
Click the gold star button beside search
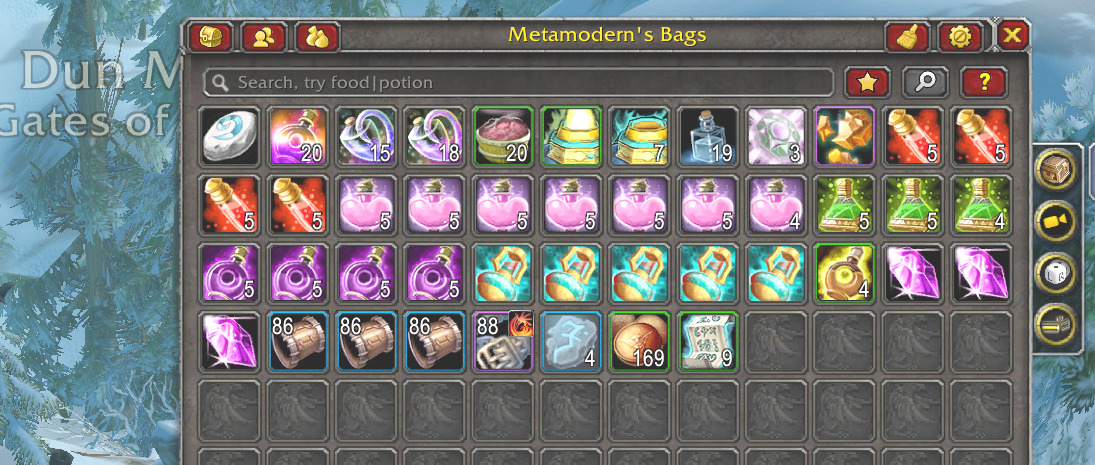pos(867,82)
